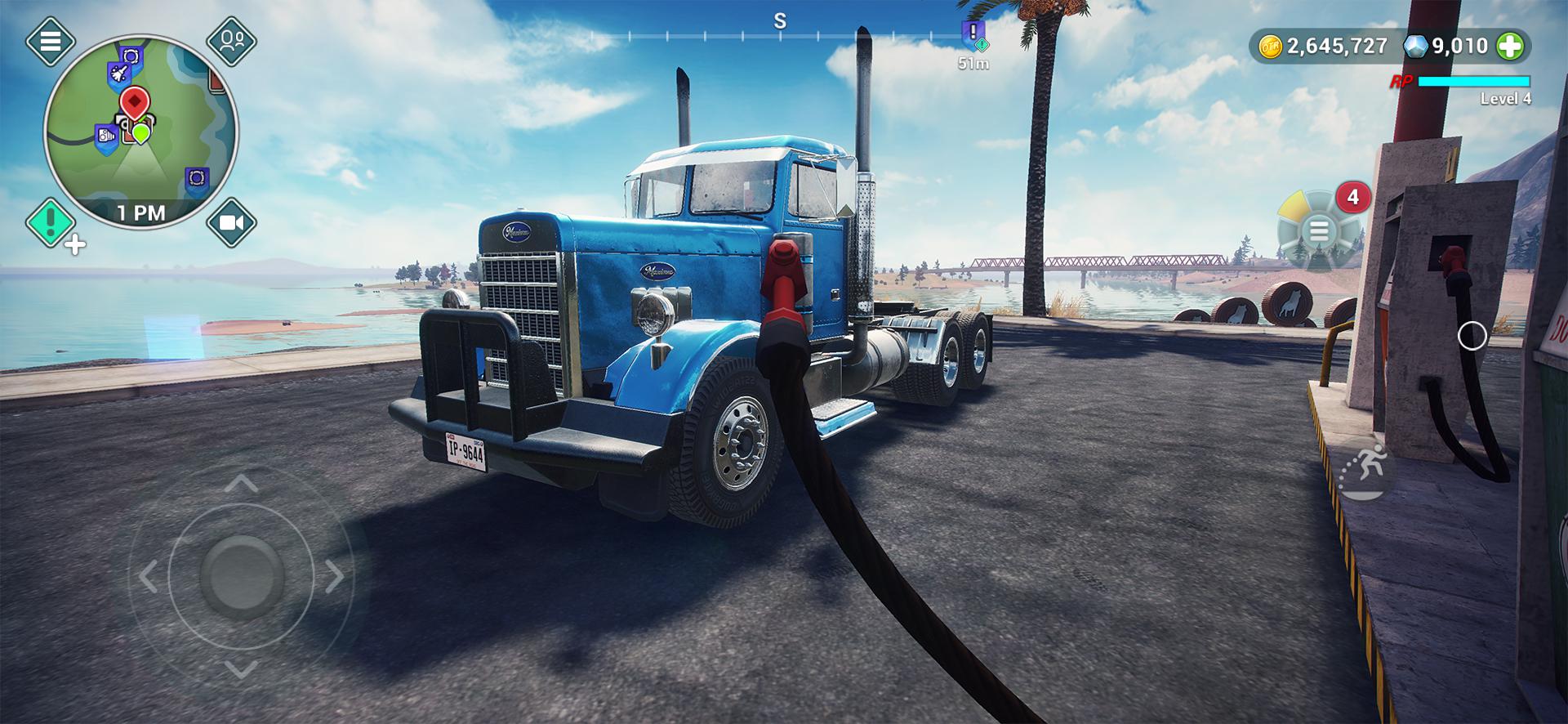Image resolution: width=1568 pixels, height=724 pixels.
Task: Open the radial wheel with red 4 badge
Action: [1318, 230]
